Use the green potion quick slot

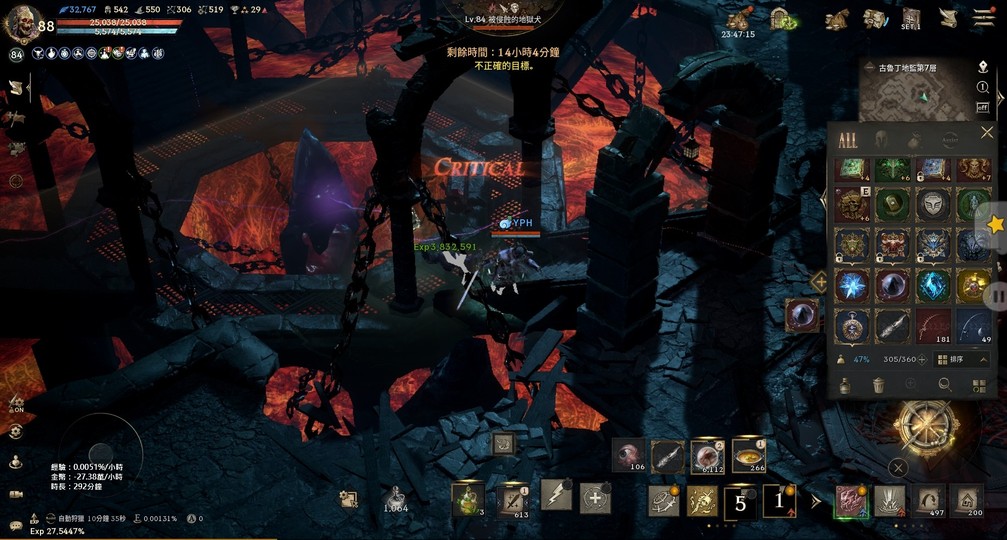click(x=467, y=498)
